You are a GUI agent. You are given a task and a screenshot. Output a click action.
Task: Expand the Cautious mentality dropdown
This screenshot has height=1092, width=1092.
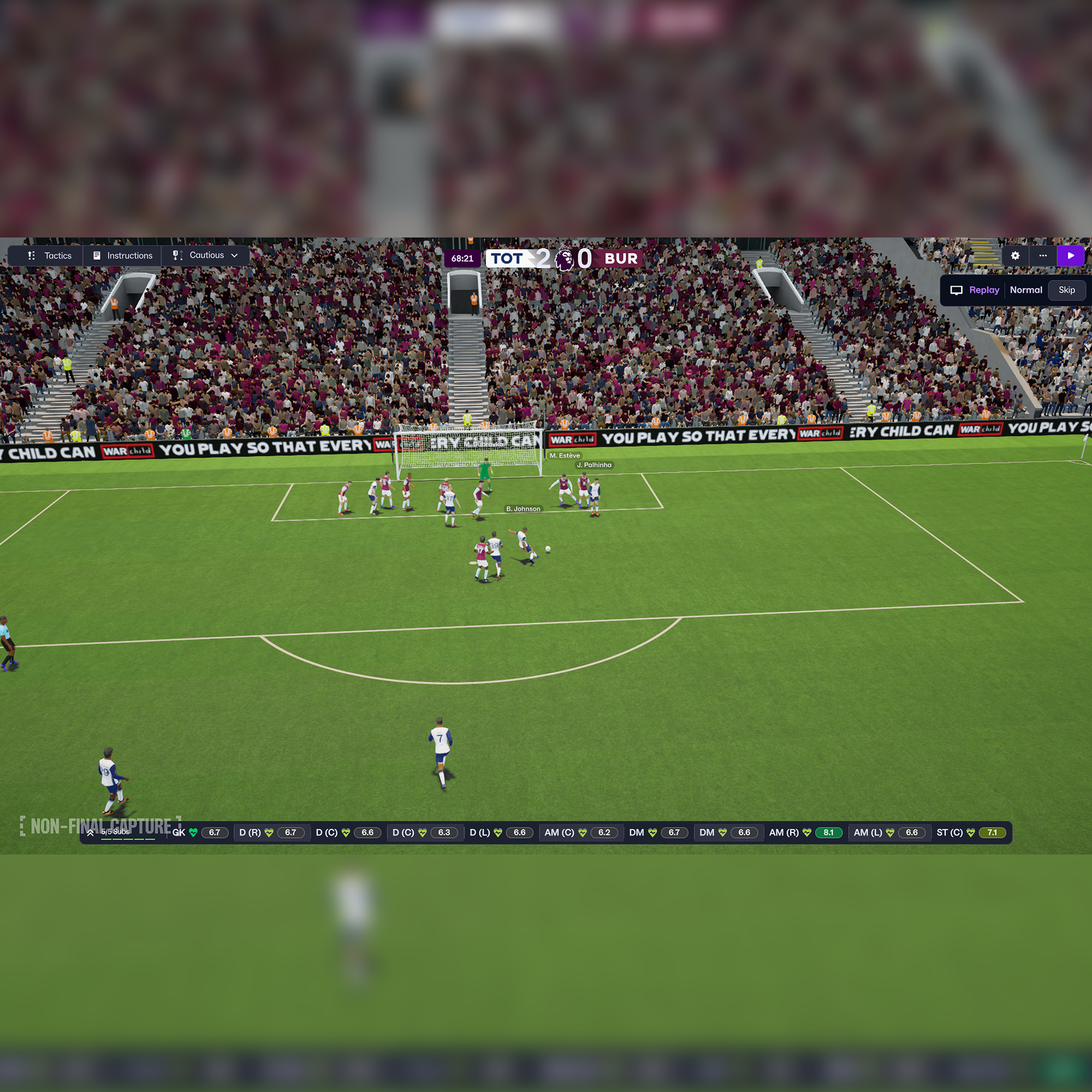point(206,256)
